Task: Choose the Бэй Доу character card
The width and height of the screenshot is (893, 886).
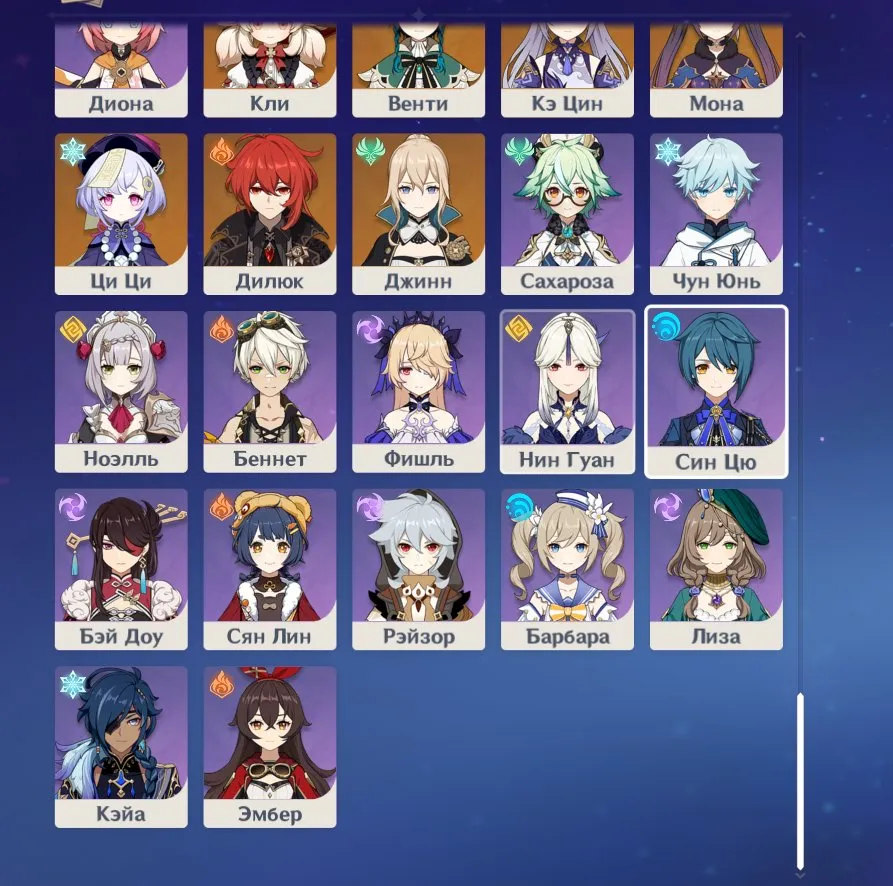Action: [121, 569]
